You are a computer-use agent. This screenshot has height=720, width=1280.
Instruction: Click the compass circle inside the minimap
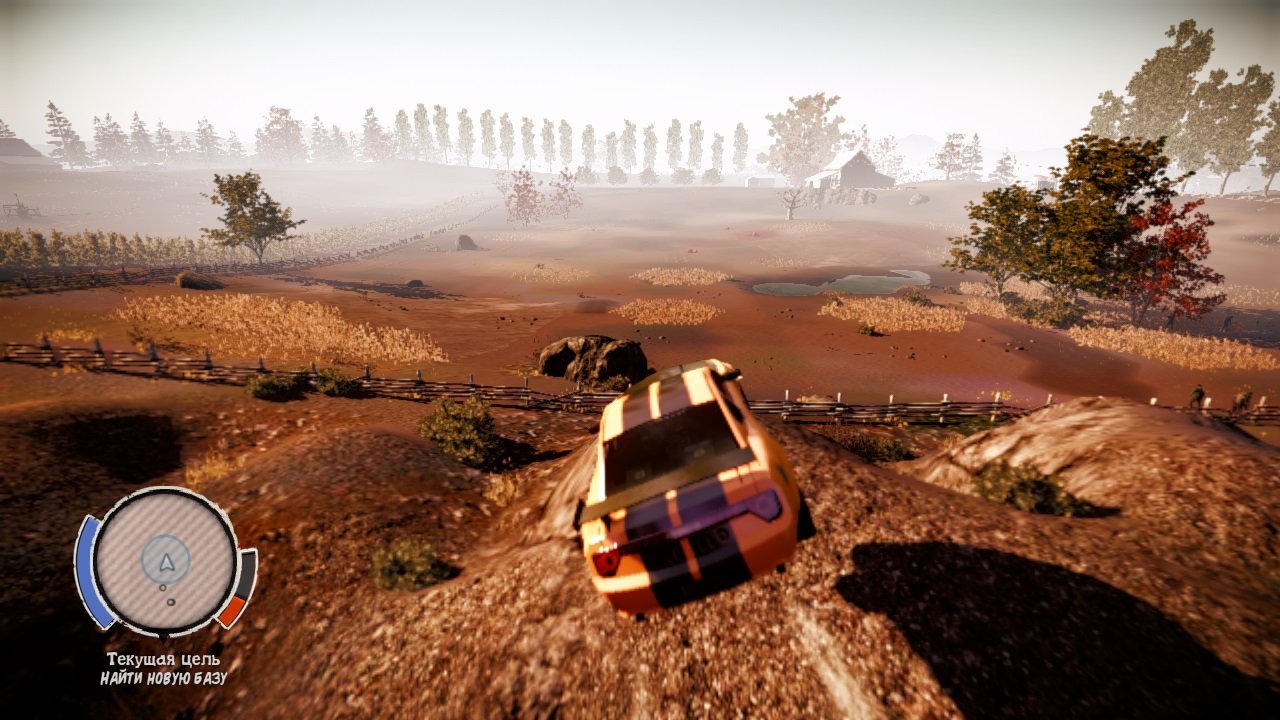click(165, 557)
